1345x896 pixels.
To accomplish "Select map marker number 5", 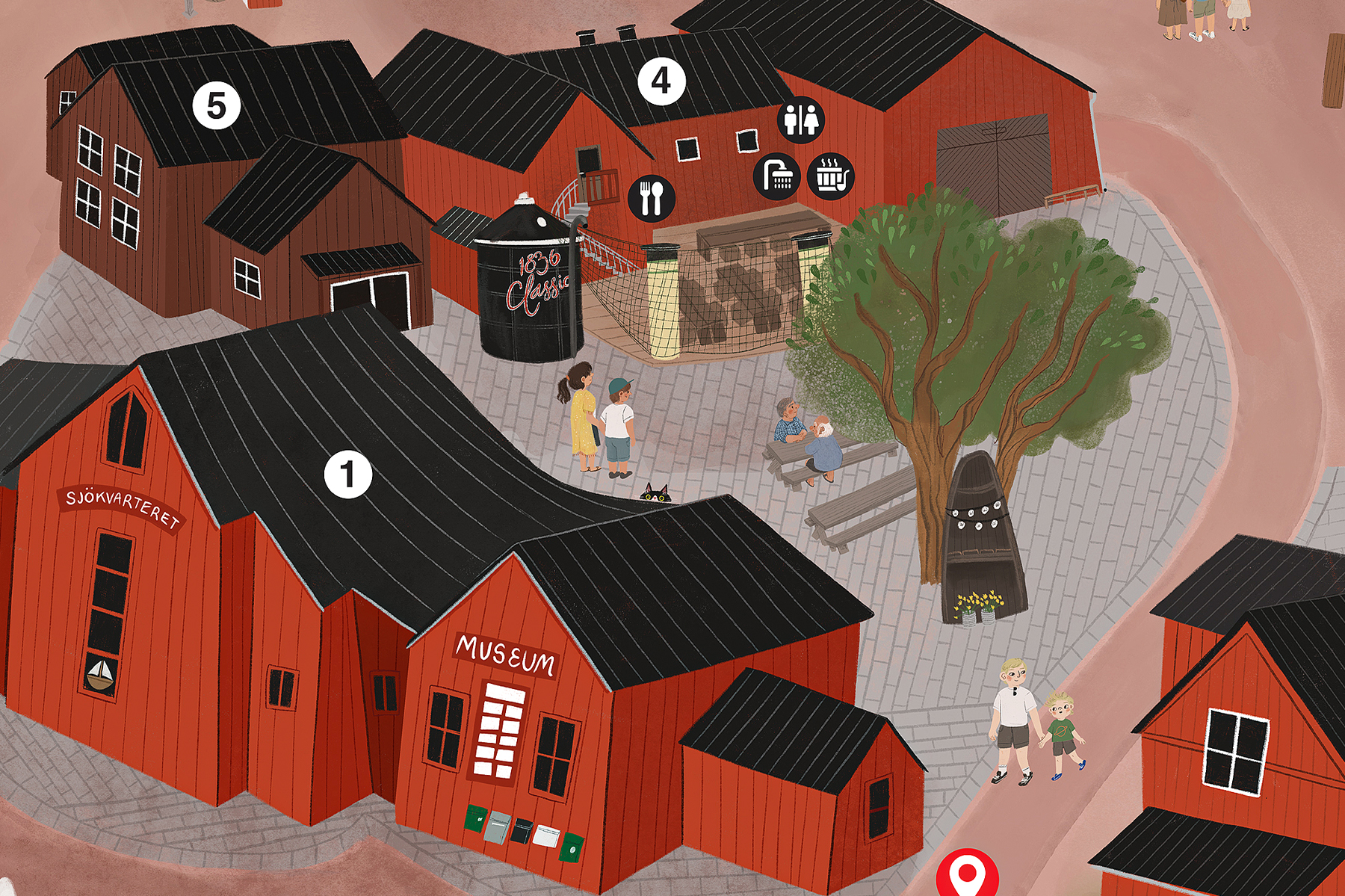I will [217, 105].
